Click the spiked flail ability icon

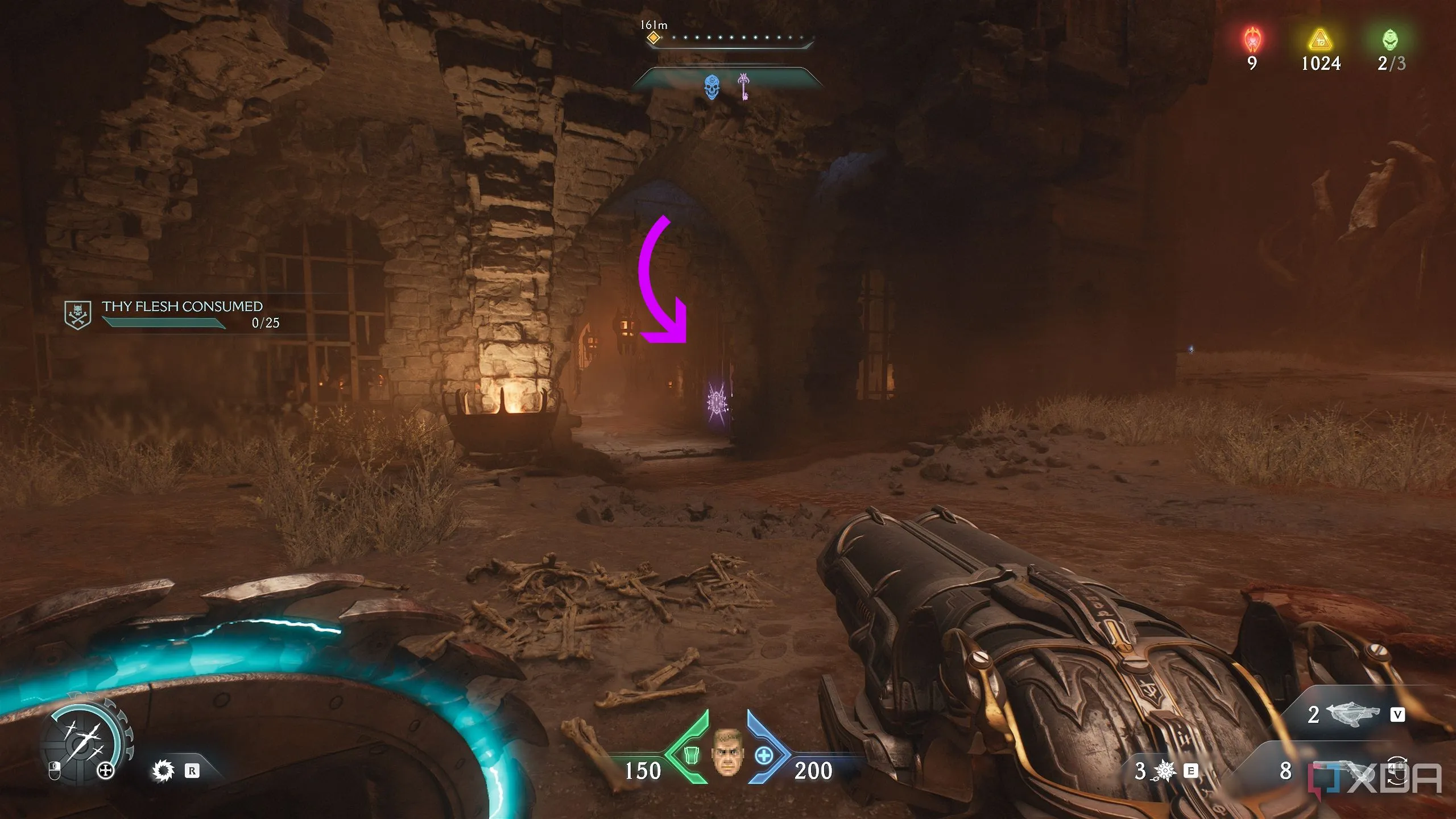pos(1165,771)
